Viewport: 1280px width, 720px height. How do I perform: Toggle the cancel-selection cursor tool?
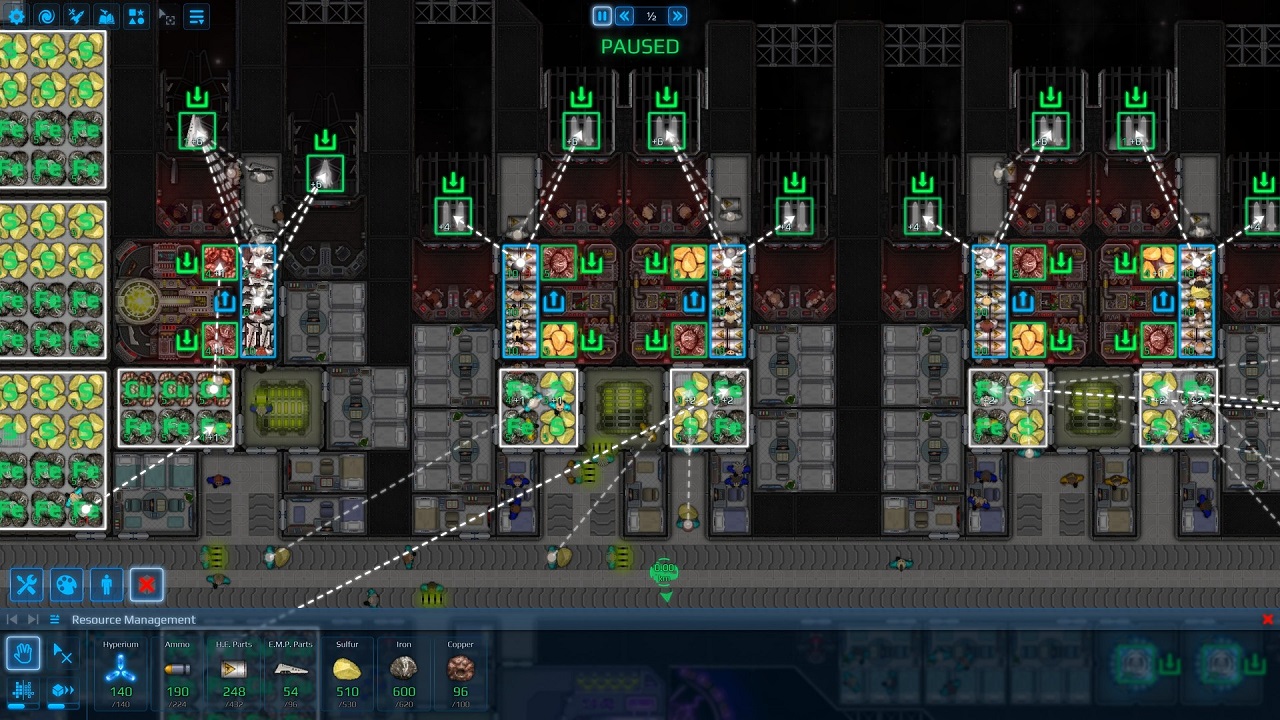(x=63, y=651)
